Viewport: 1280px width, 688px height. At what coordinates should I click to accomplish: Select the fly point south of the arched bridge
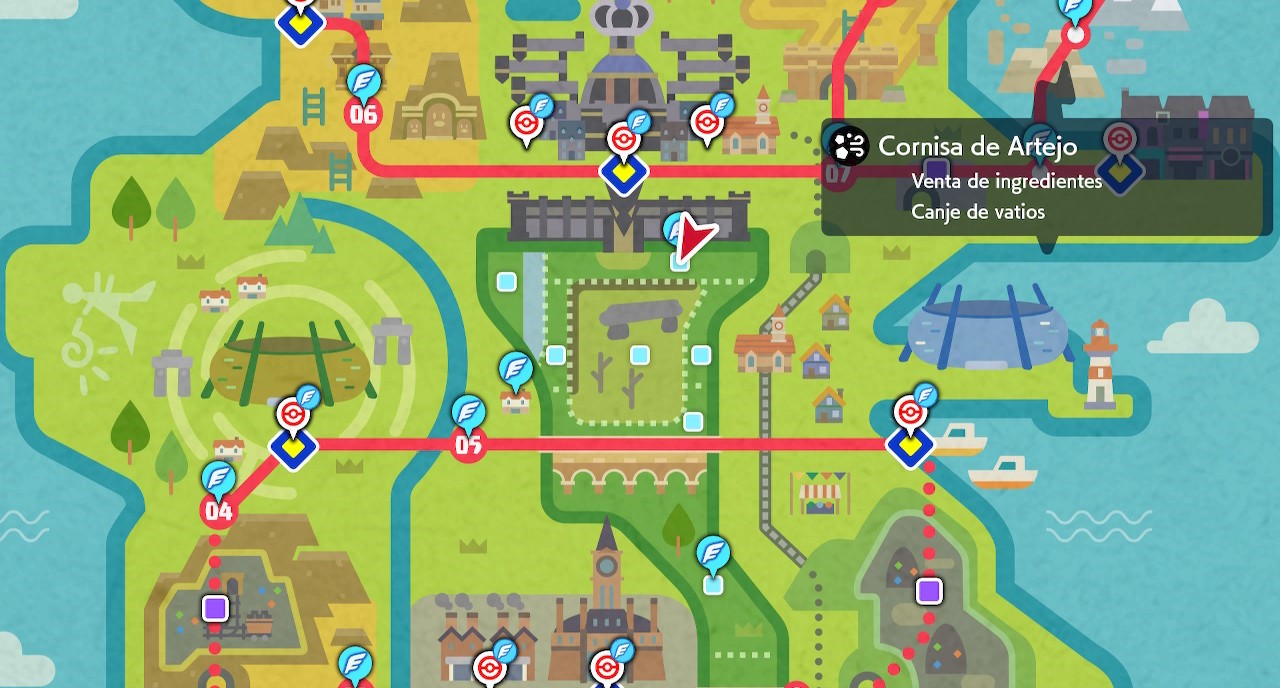pyautogui.click(x=712, y=552)
